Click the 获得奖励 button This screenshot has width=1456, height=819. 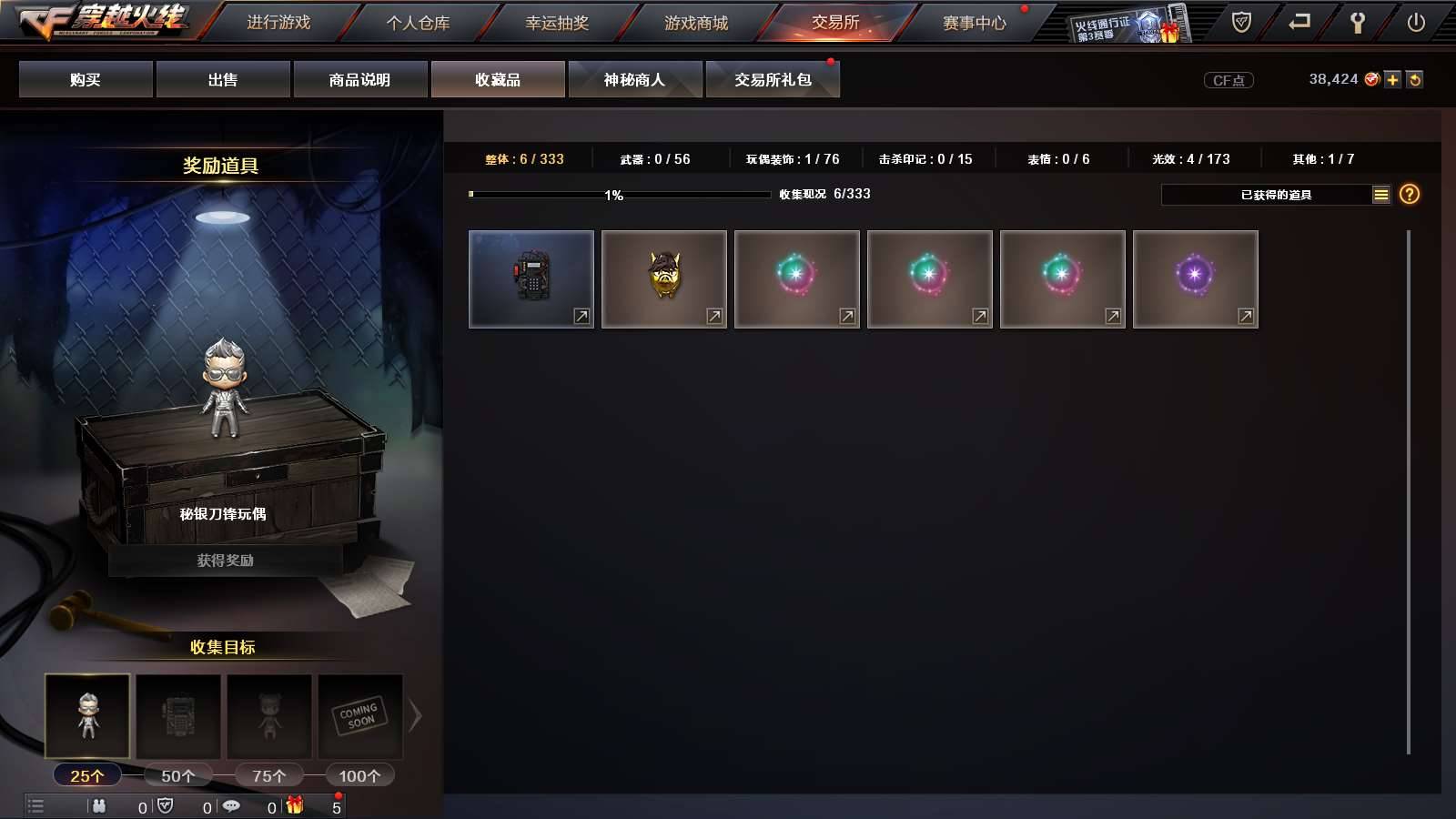point(224,561)
